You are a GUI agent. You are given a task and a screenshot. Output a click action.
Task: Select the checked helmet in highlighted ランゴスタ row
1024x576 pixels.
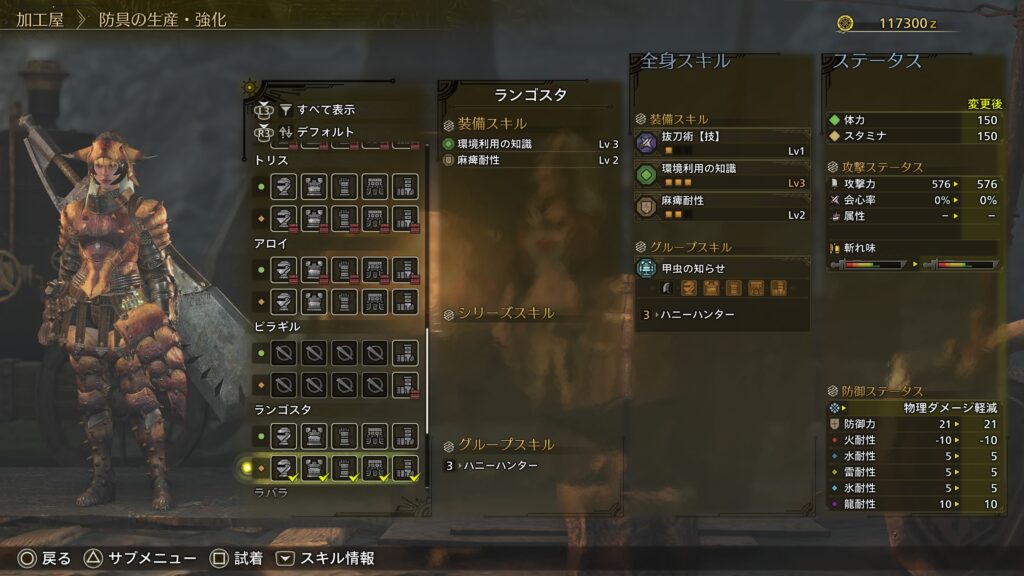pyautogui.click(x=285, y=466)
